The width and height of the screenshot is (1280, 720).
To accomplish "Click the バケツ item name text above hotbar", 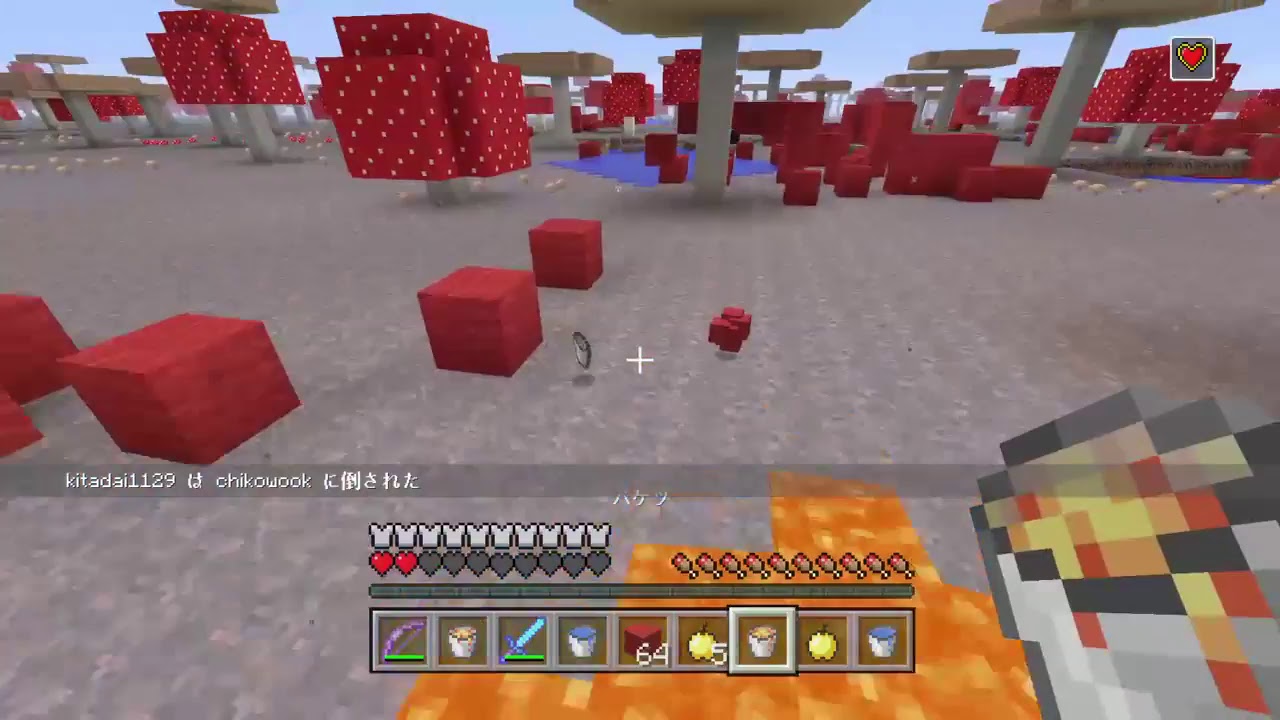I will click(640, 499).
